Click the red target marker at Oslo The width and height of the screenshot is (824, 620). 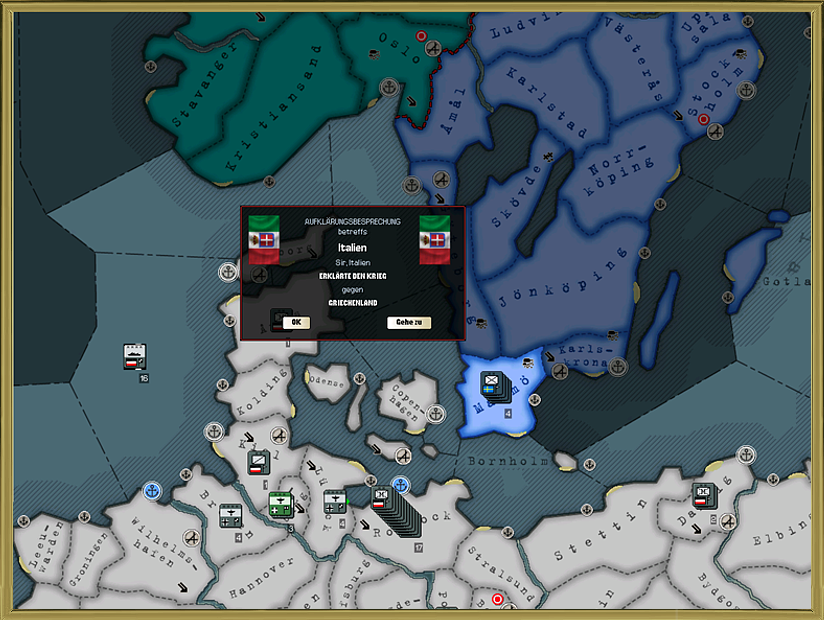coord(421,36)
